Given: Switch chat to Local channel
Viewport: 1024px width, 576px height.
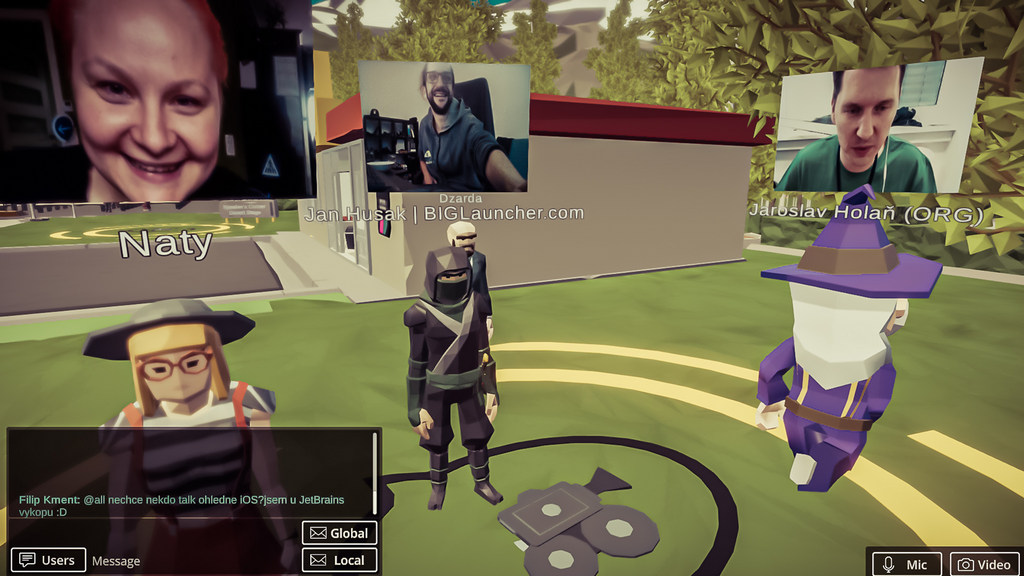Looking at the screenshot, I should tap(340, 560).
